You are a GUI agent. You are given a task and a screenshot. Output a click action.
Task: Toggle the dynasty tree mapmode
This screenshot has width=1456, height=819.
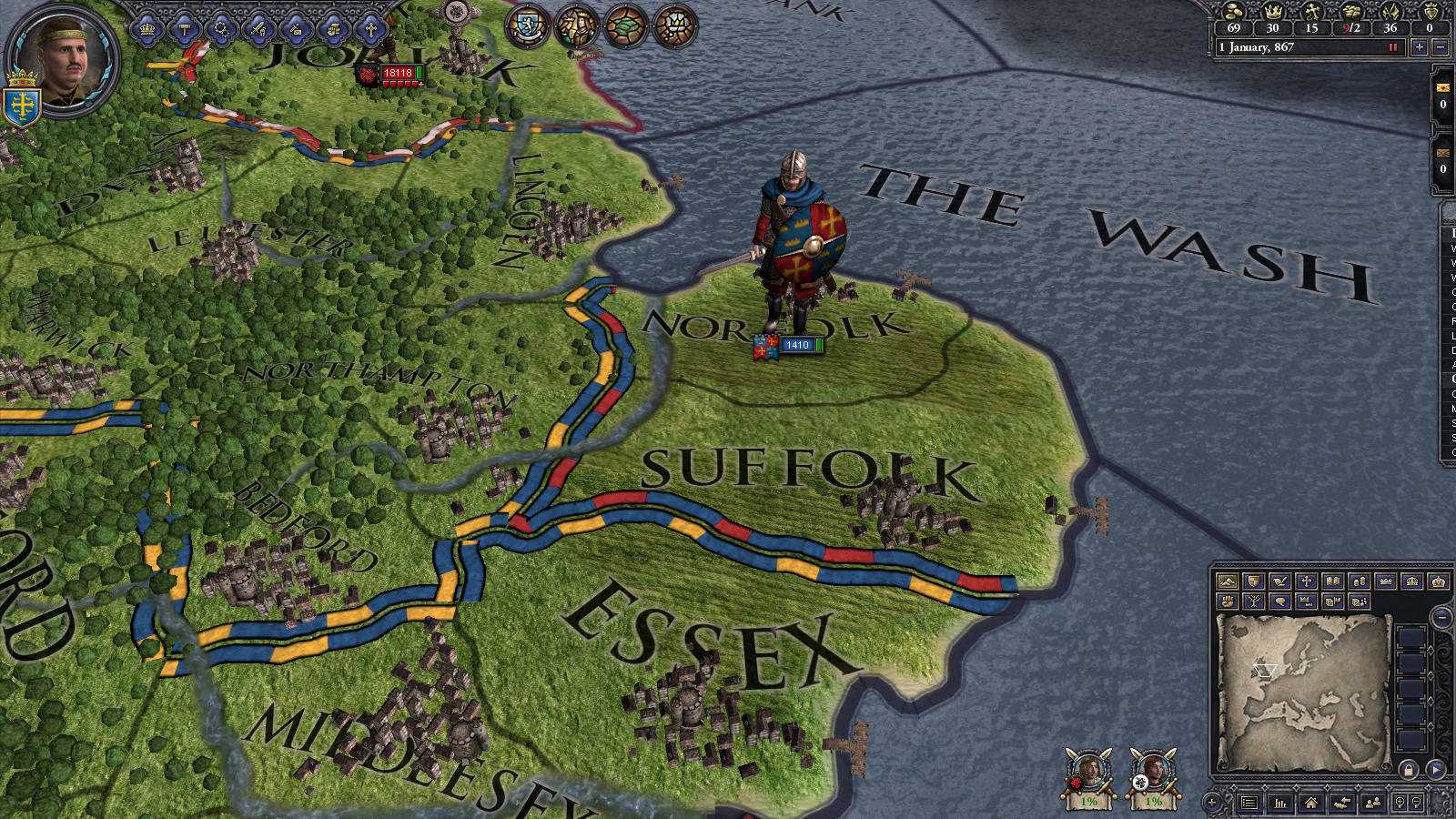coord(1253,602)
